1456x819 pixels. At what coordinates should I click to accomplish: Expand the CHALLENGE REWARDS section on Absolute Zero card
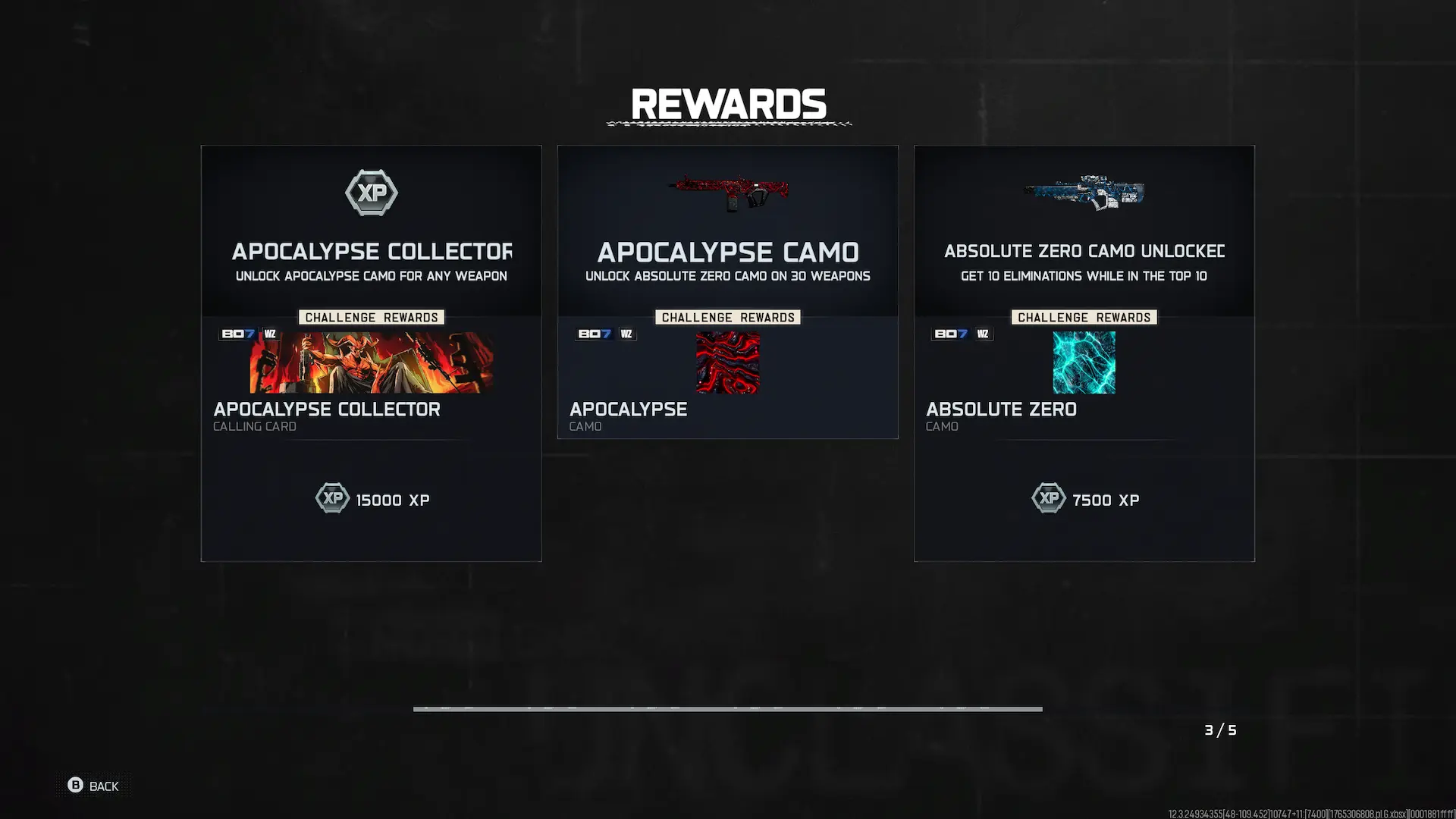[x=1084, y=317]
